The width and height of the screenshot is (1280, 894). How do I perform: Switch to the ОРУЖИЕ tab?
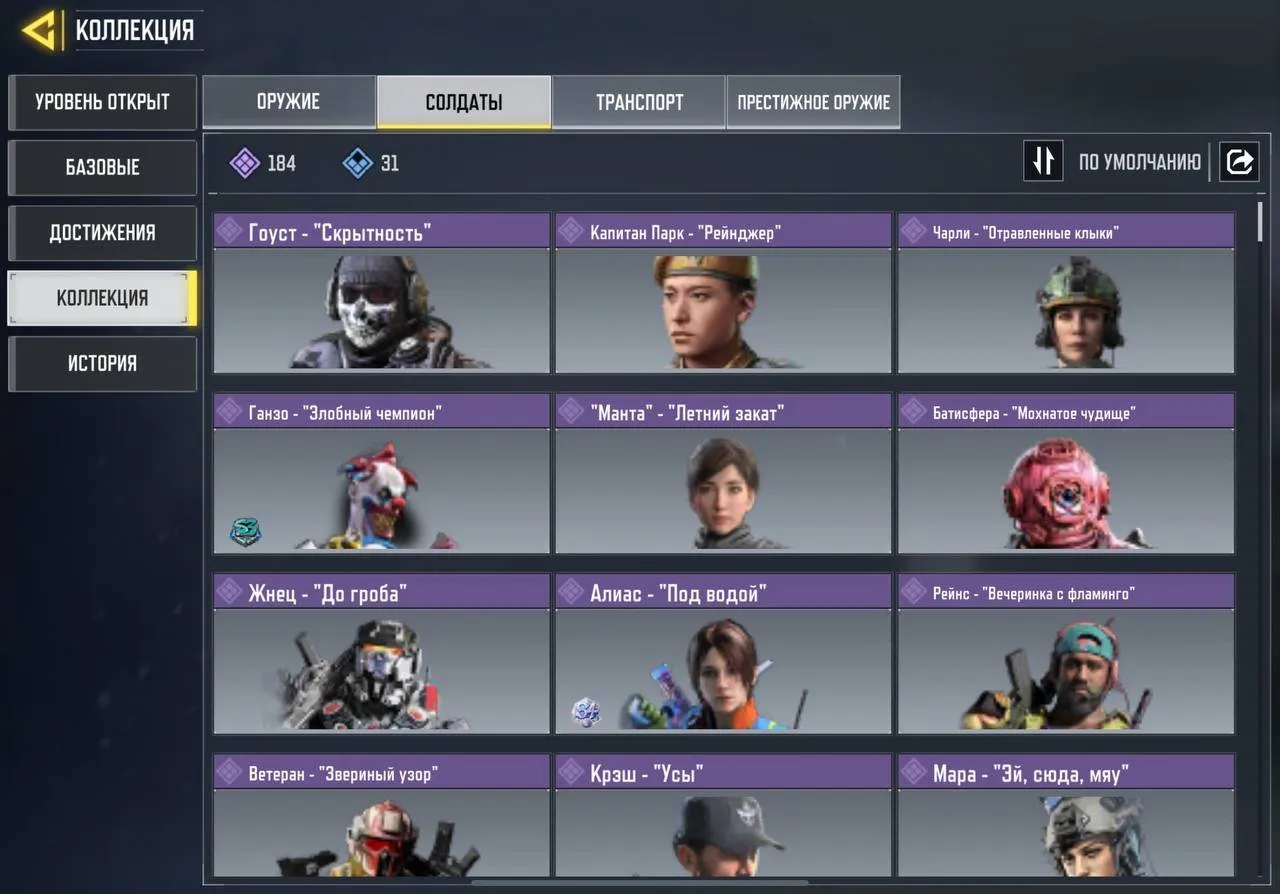tap(290, 101)
